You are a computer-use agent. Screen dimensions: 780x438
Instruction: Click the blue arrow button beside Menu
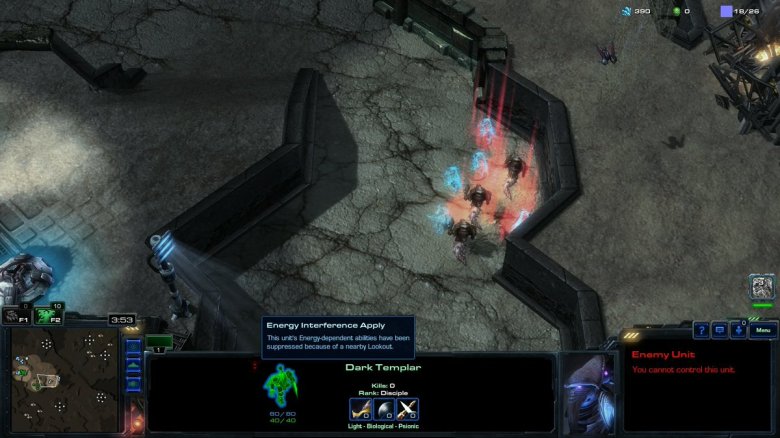pos(738,330)
